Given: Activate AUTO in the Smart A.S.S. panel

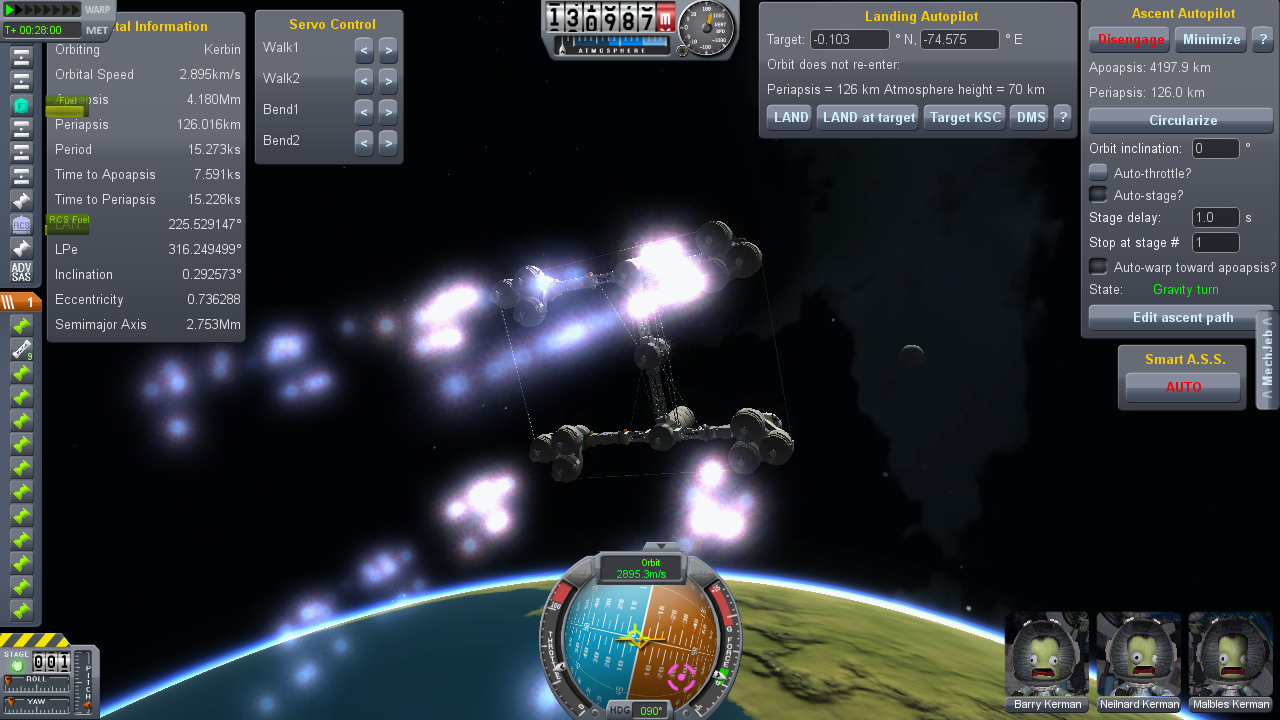Looking at the screenshot, I should click(1183, 387).
